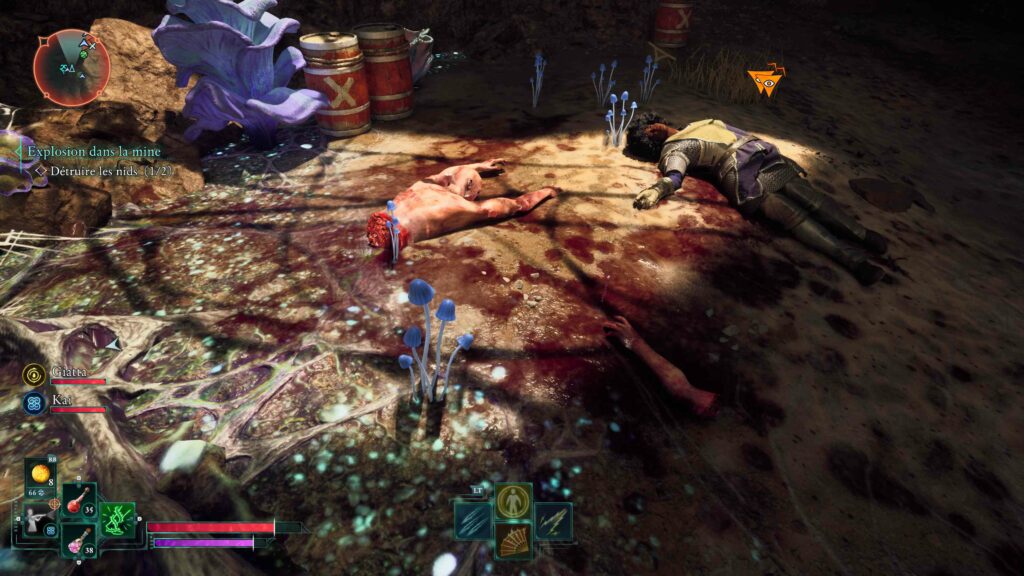Trigger the three blue slashes ability
The image size is (1024, 576).
pyautogui.click(x=475, y=520)
